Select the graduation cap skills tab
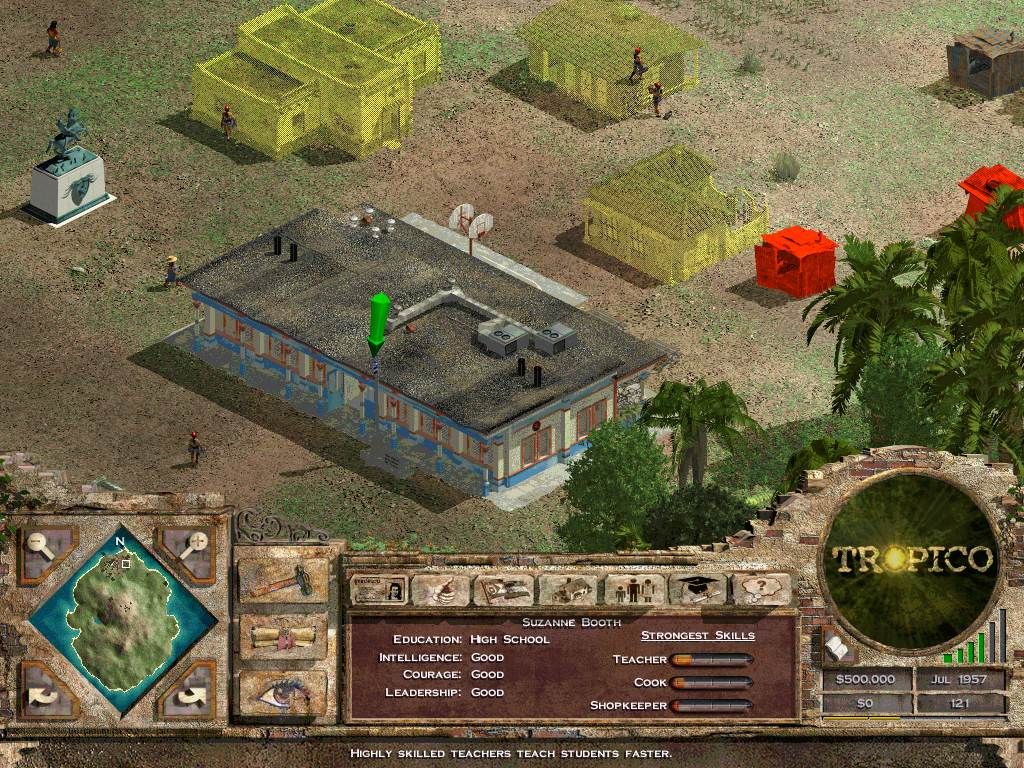 point(696,589)
